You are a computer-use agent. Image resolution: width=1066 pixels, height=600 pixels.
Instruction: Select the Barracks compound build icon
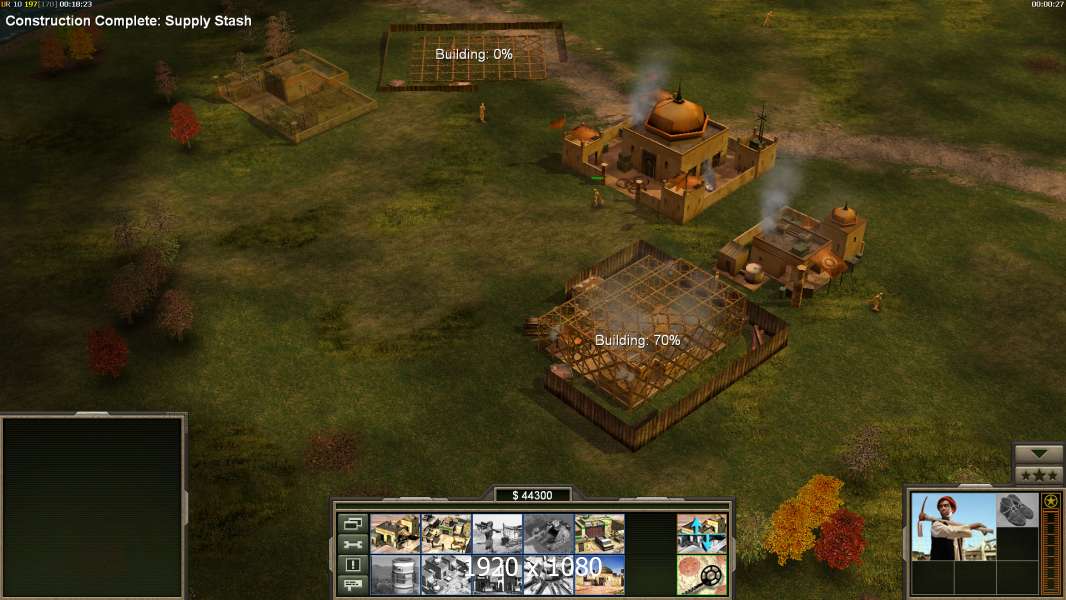446,533
